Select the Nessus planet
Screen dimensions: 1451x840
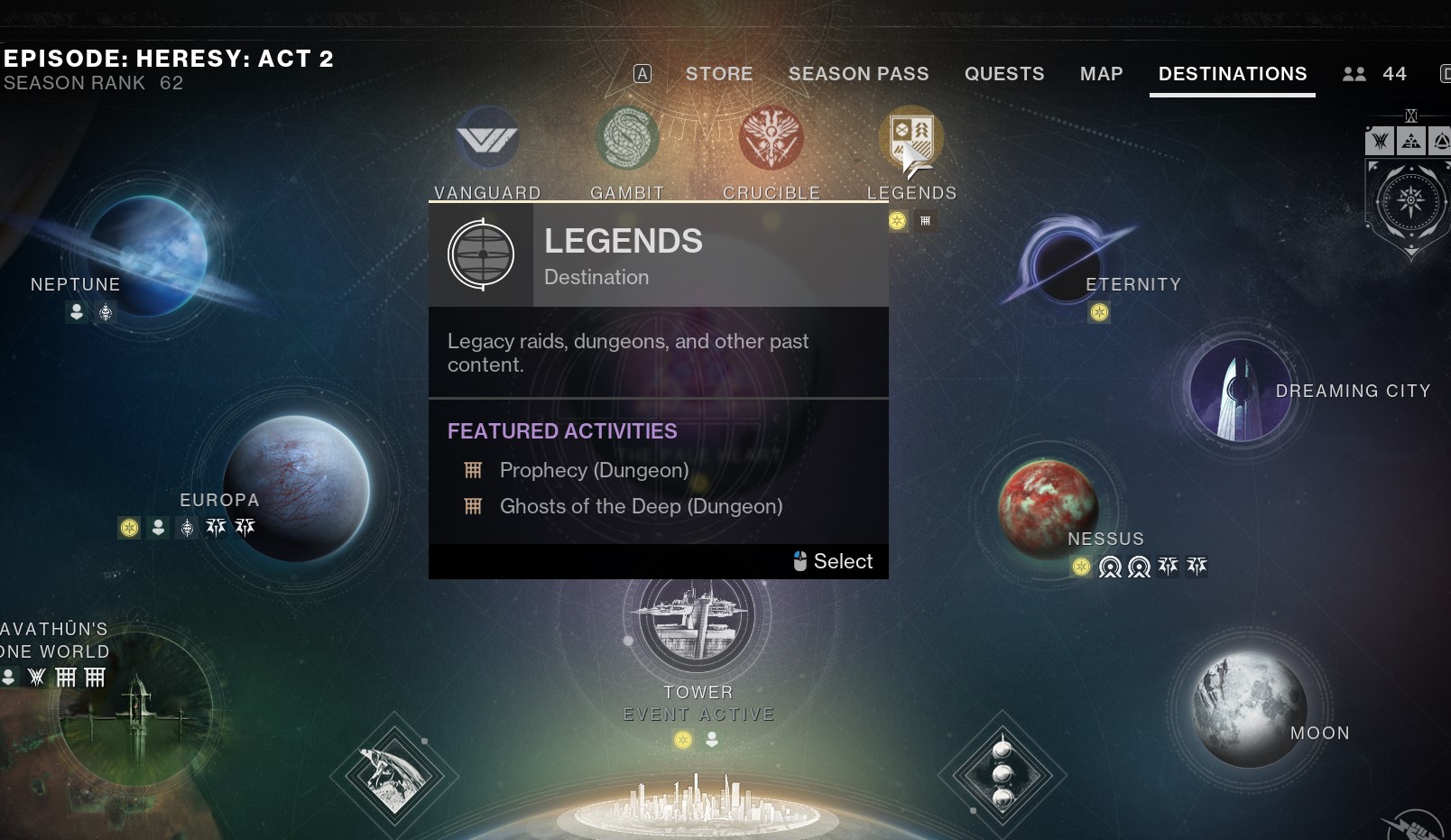[1047, 505]
